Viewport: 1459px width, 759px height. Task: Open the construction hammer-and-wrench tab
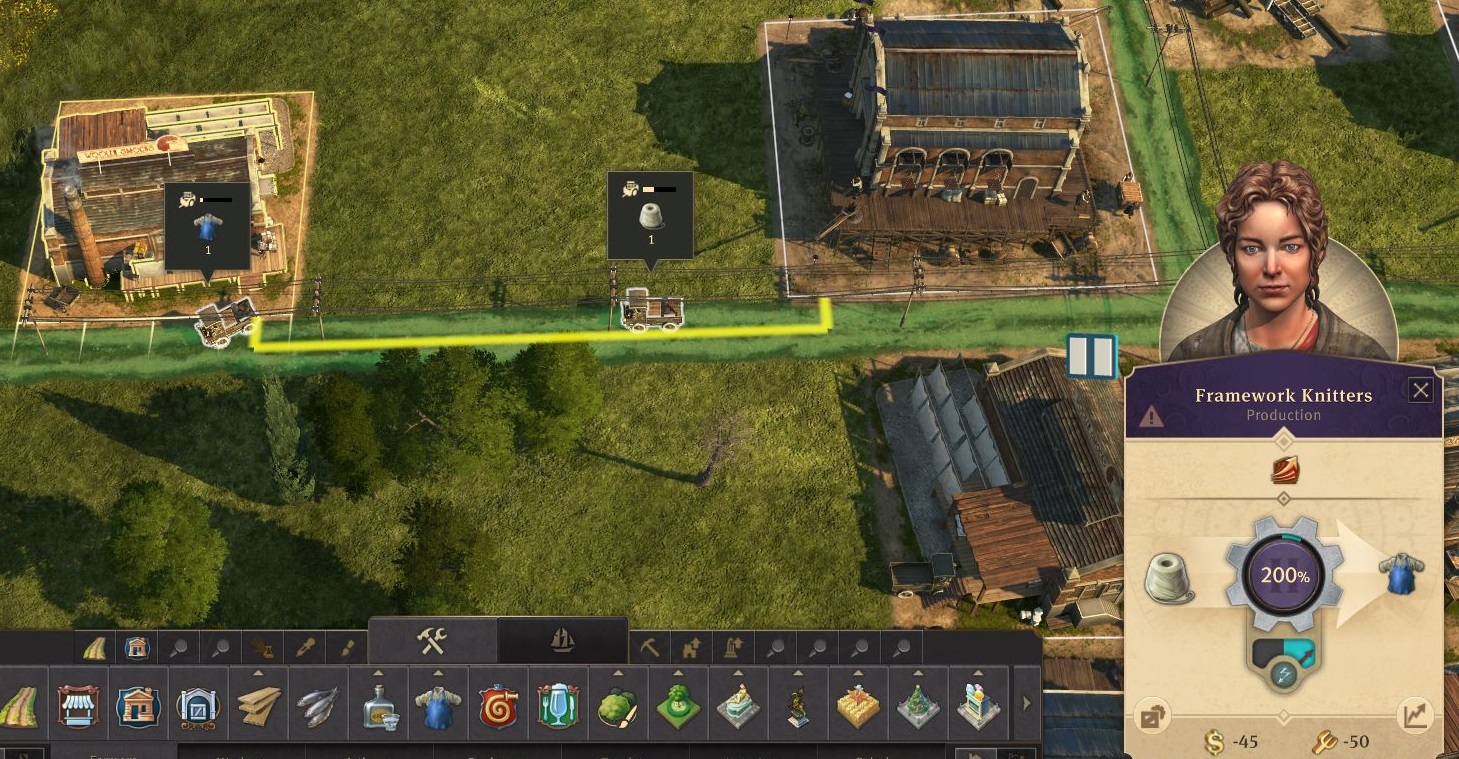pos(432,641)
